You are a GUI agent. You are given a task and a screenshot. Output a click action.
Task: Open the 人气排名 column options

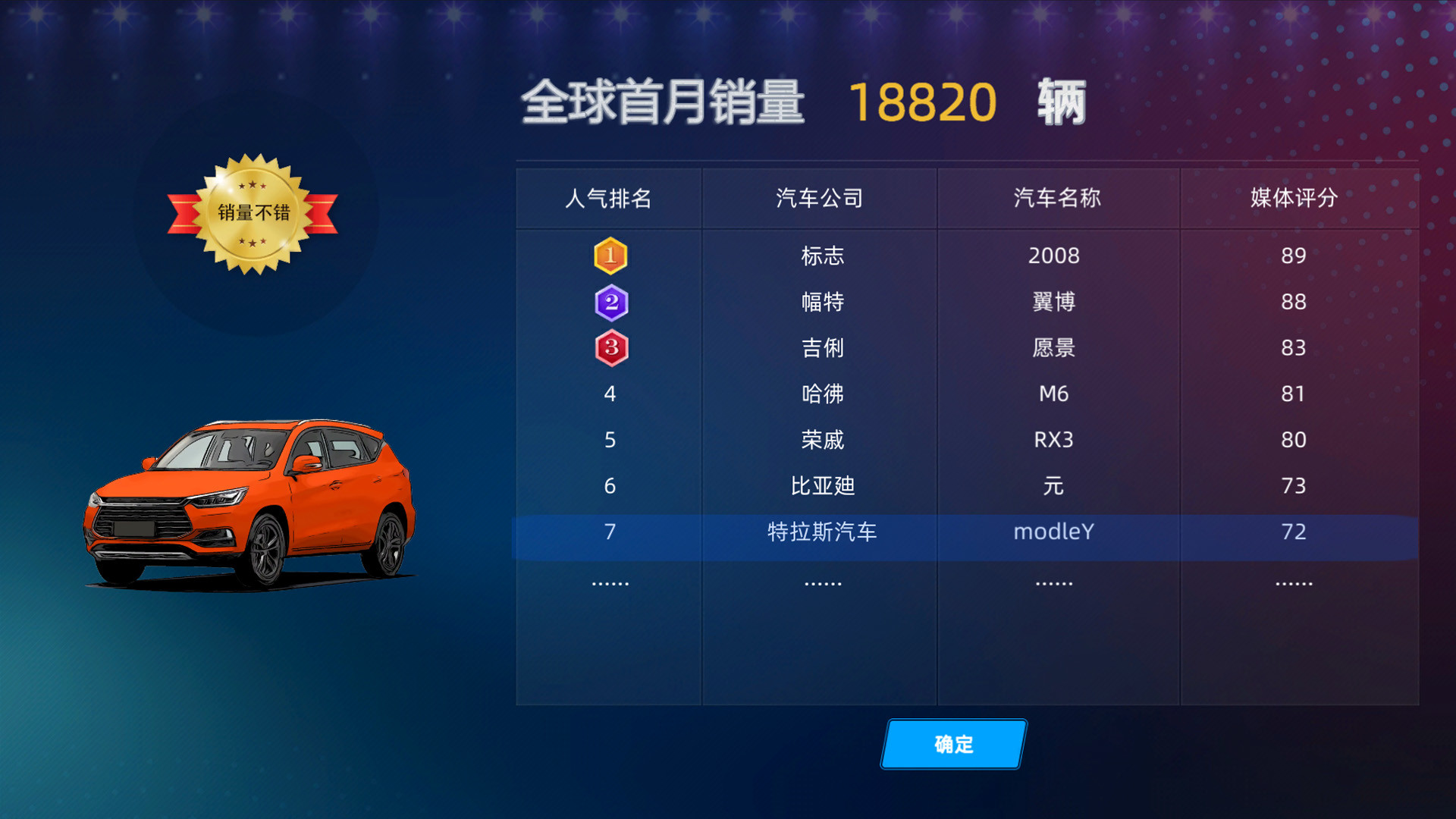coord(609,198)
